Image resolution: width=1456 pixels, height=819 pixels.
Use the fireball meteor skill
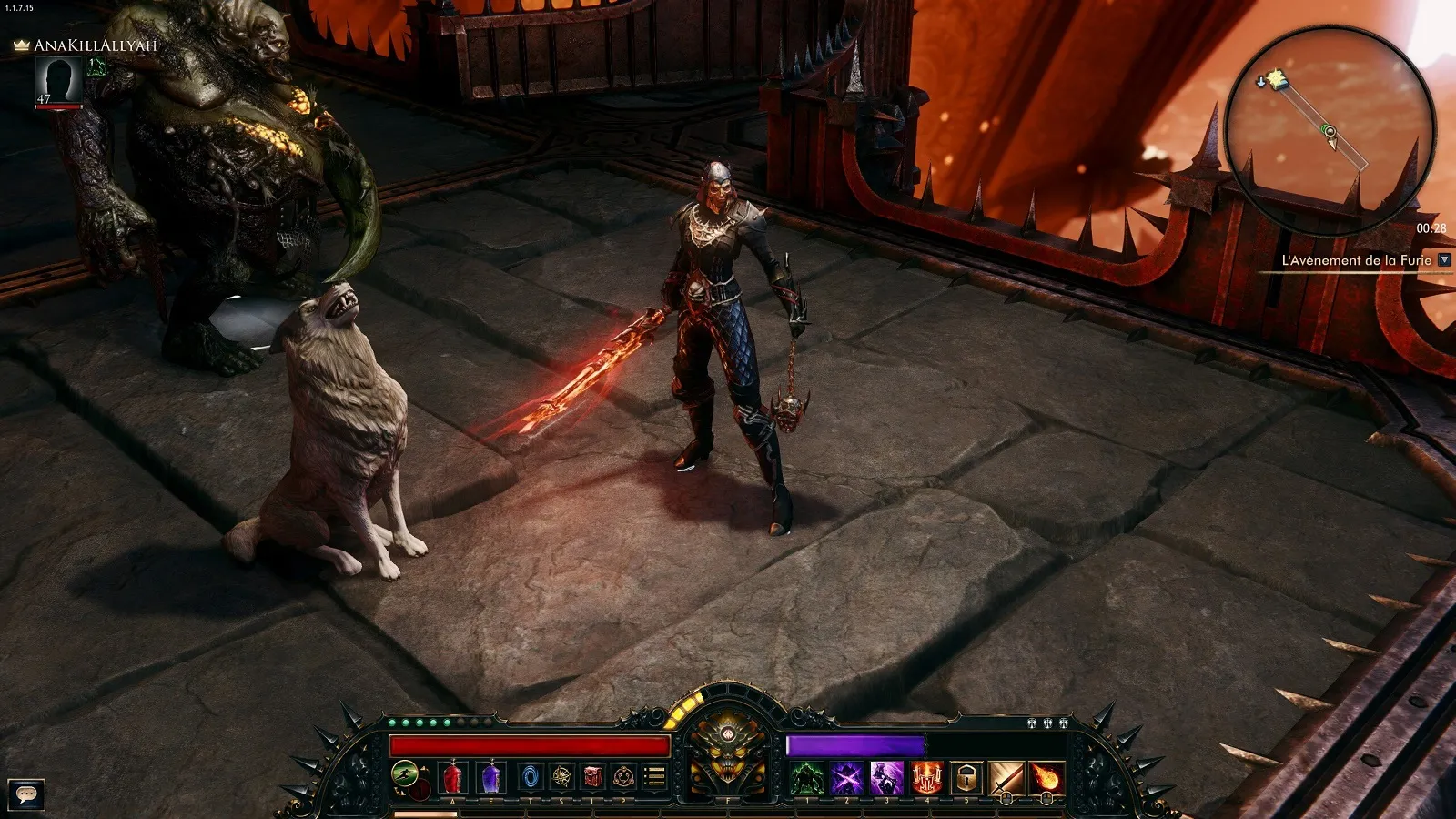(x=1046, y=779)
